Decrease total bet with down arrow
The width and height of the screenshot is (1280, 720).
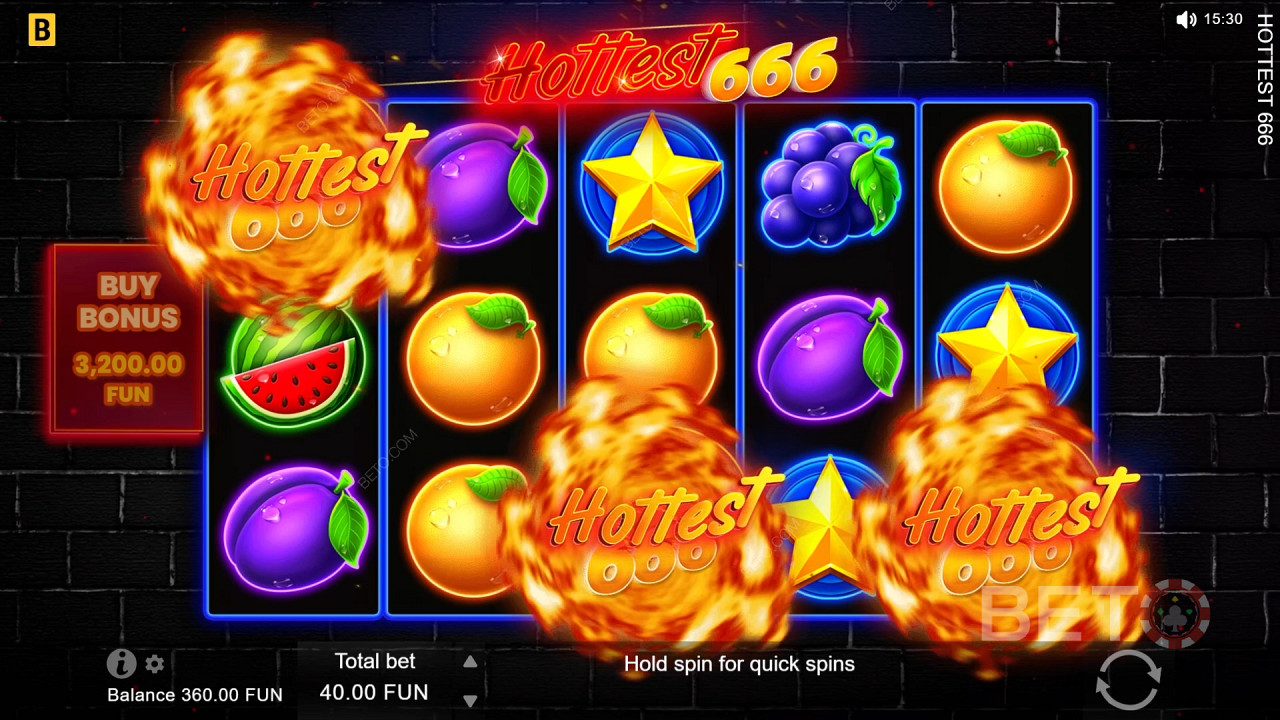470,700
